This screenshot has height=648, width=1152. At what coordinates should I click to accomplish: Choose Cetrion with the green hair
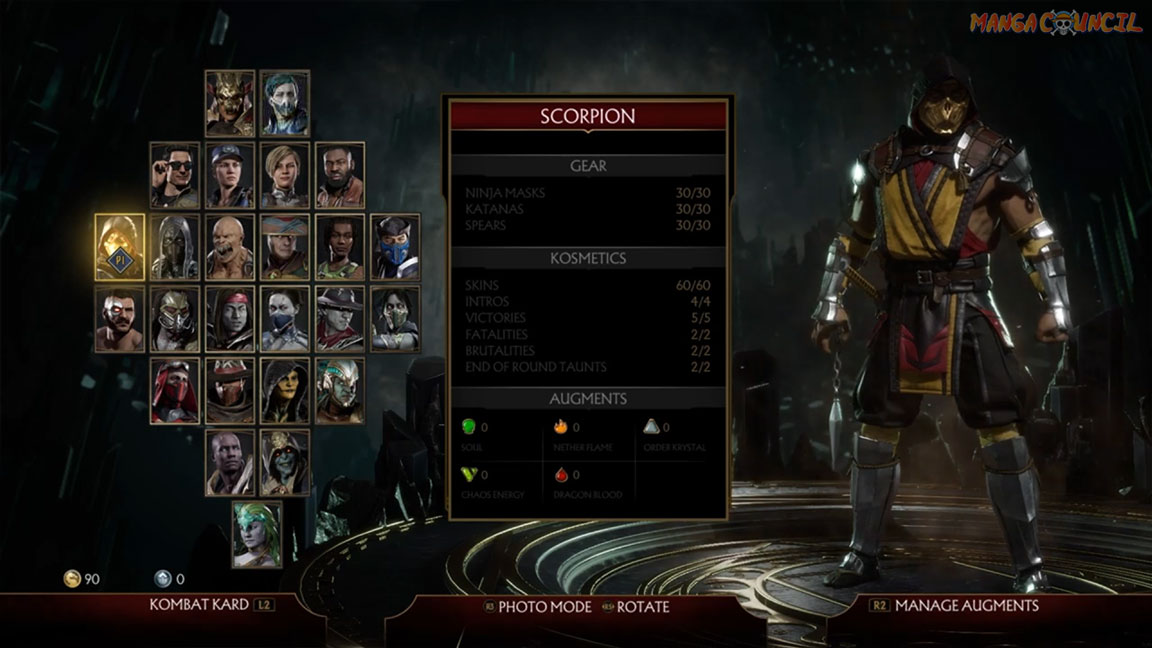point(257,534)
